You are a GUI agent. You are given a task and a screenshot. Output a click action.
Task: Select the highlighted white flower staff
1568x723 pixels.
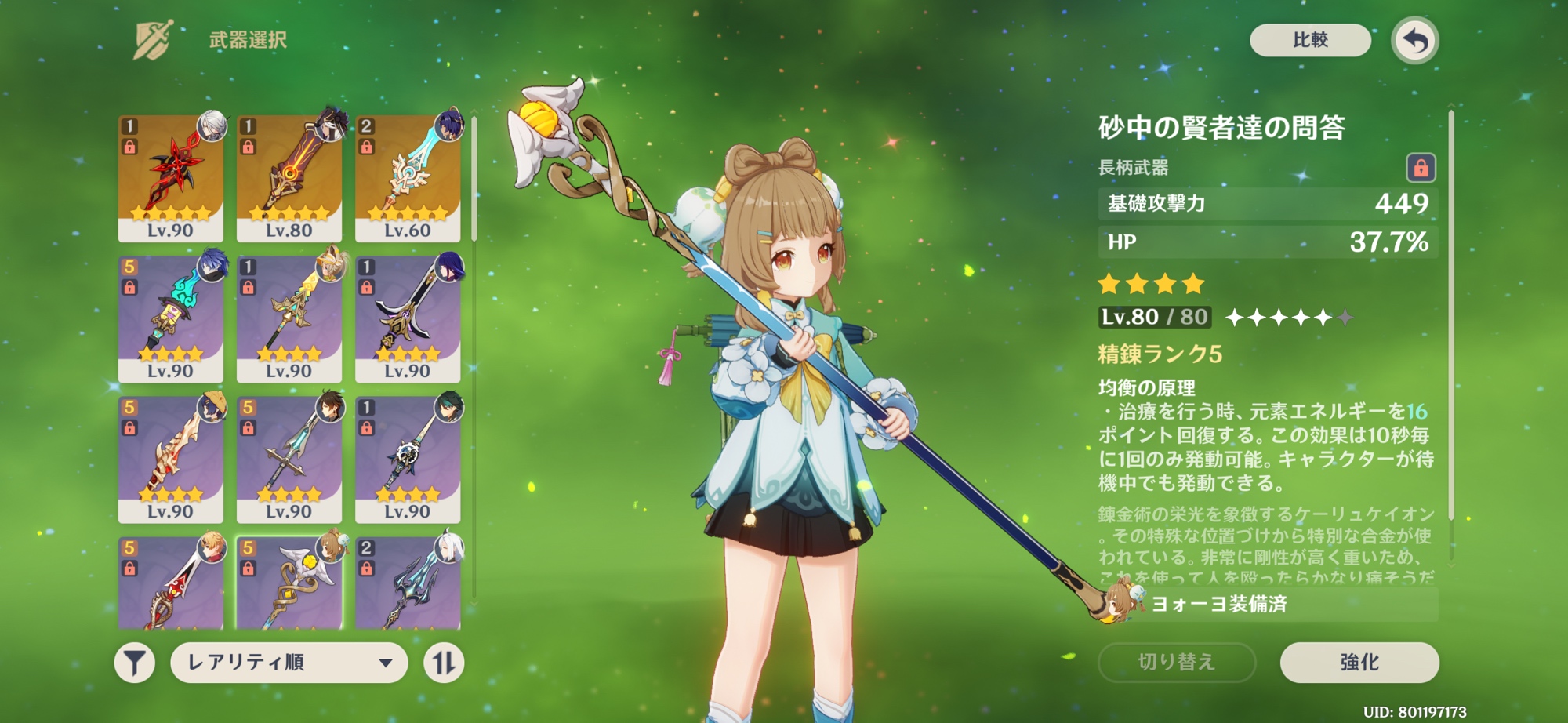pyautogui.click(x=289, y=584)
